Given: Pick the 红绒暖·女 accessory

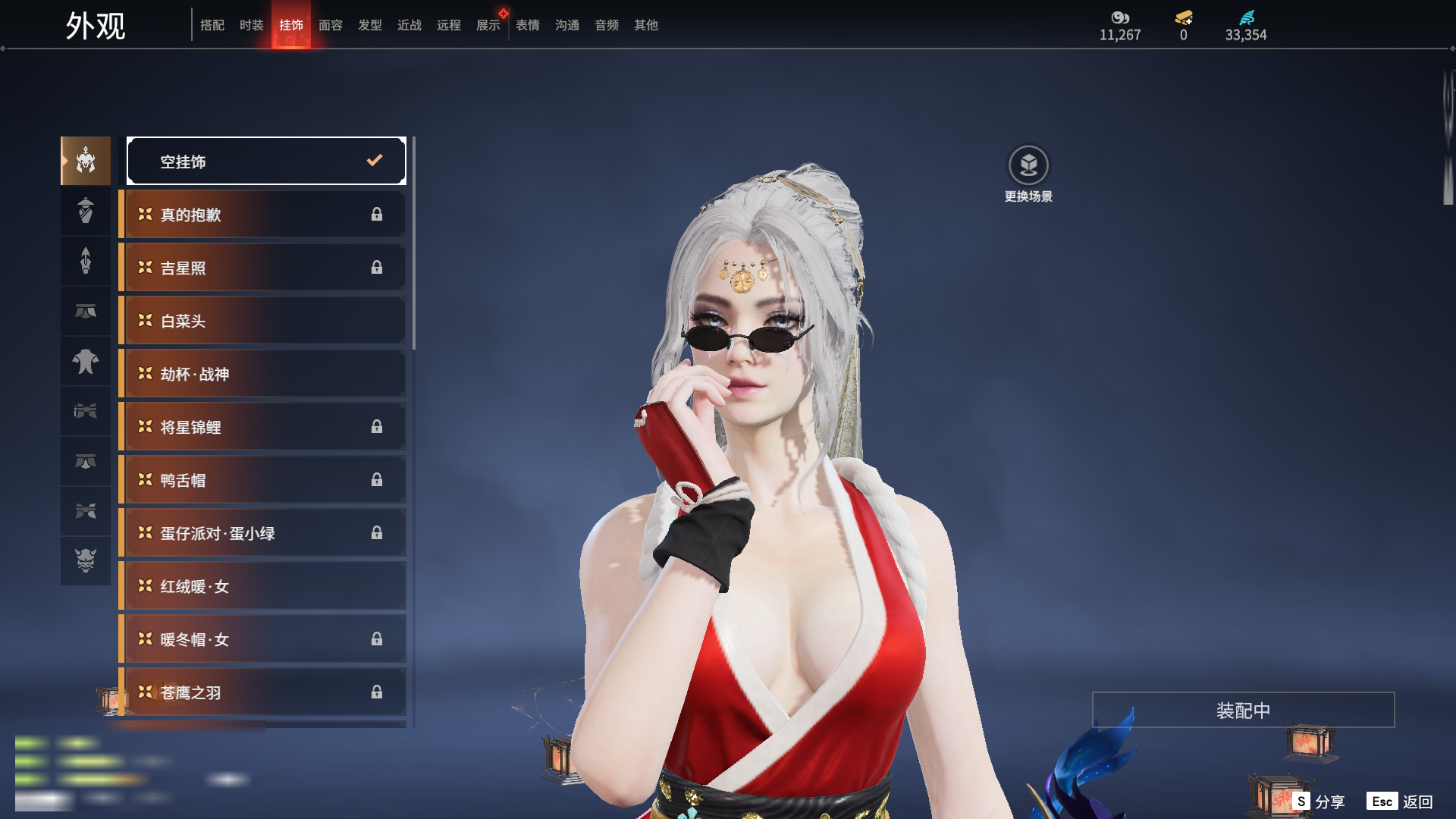Looking at the screenshot, I should [264, 586].
